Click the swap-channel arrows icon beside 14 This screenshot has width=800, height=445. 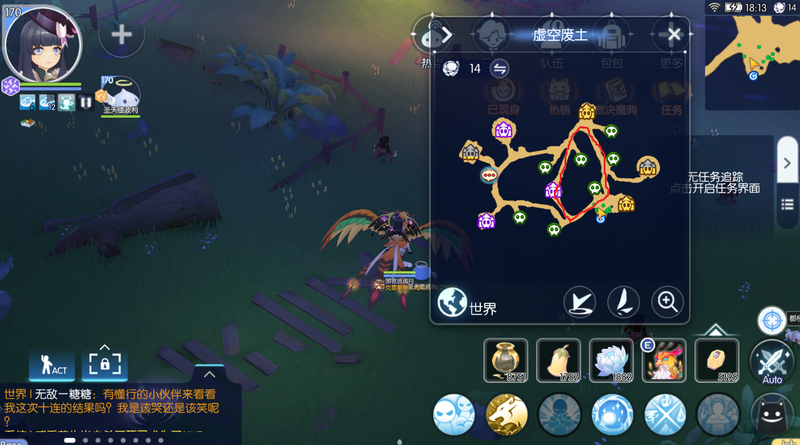click(x=500, y=68)
